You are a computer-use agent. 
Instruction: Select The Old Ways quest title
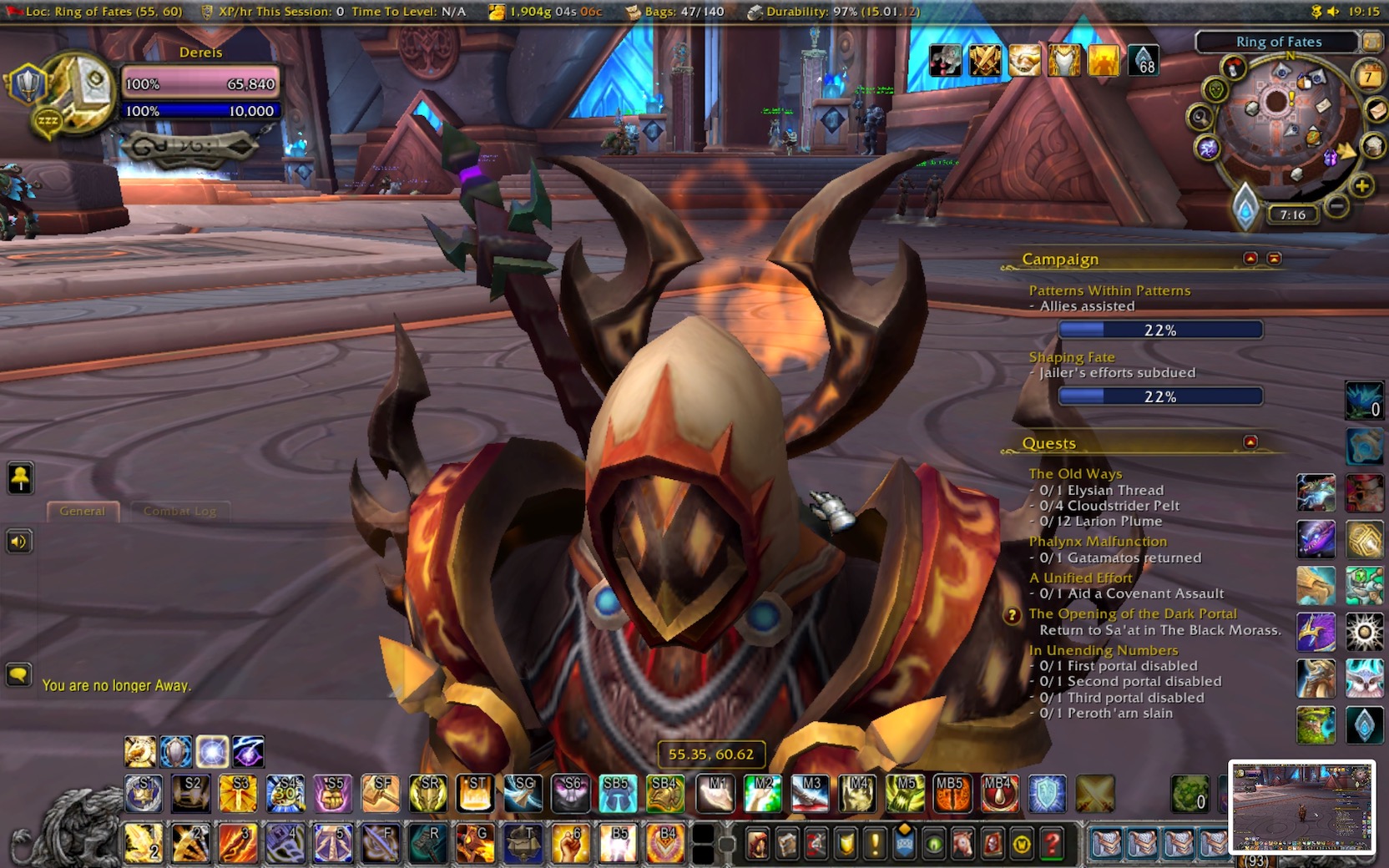(1074, 473)
